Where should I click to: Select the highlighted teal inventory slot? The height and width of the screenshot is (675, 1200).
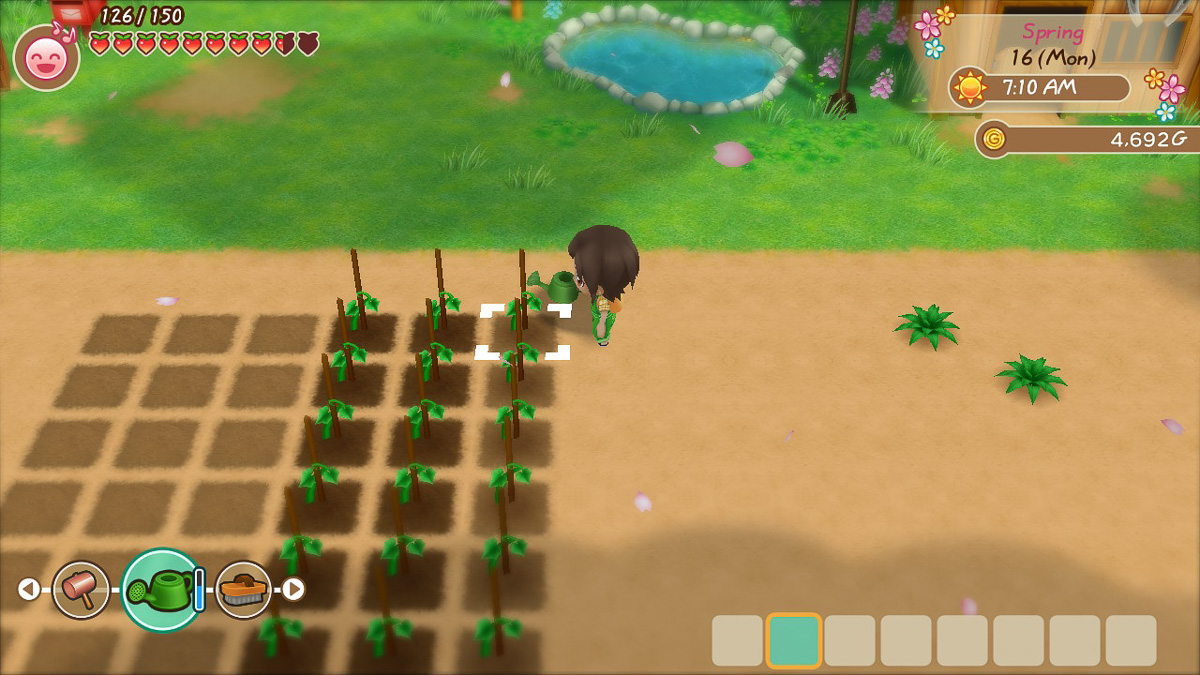(794, 640)
